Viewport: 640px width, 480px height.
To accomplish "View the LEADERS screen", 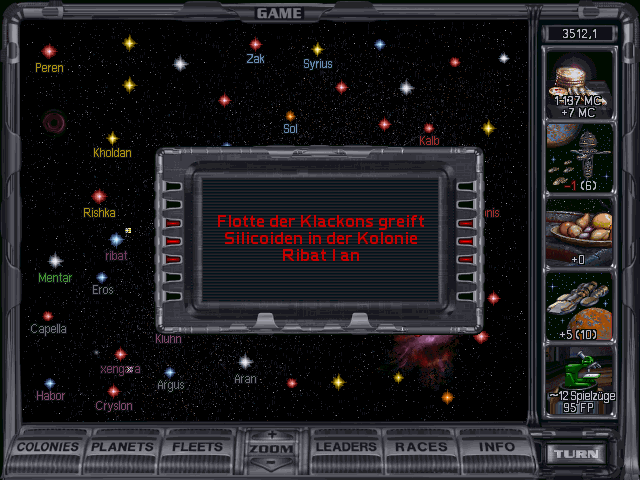I will pos(347,447).
